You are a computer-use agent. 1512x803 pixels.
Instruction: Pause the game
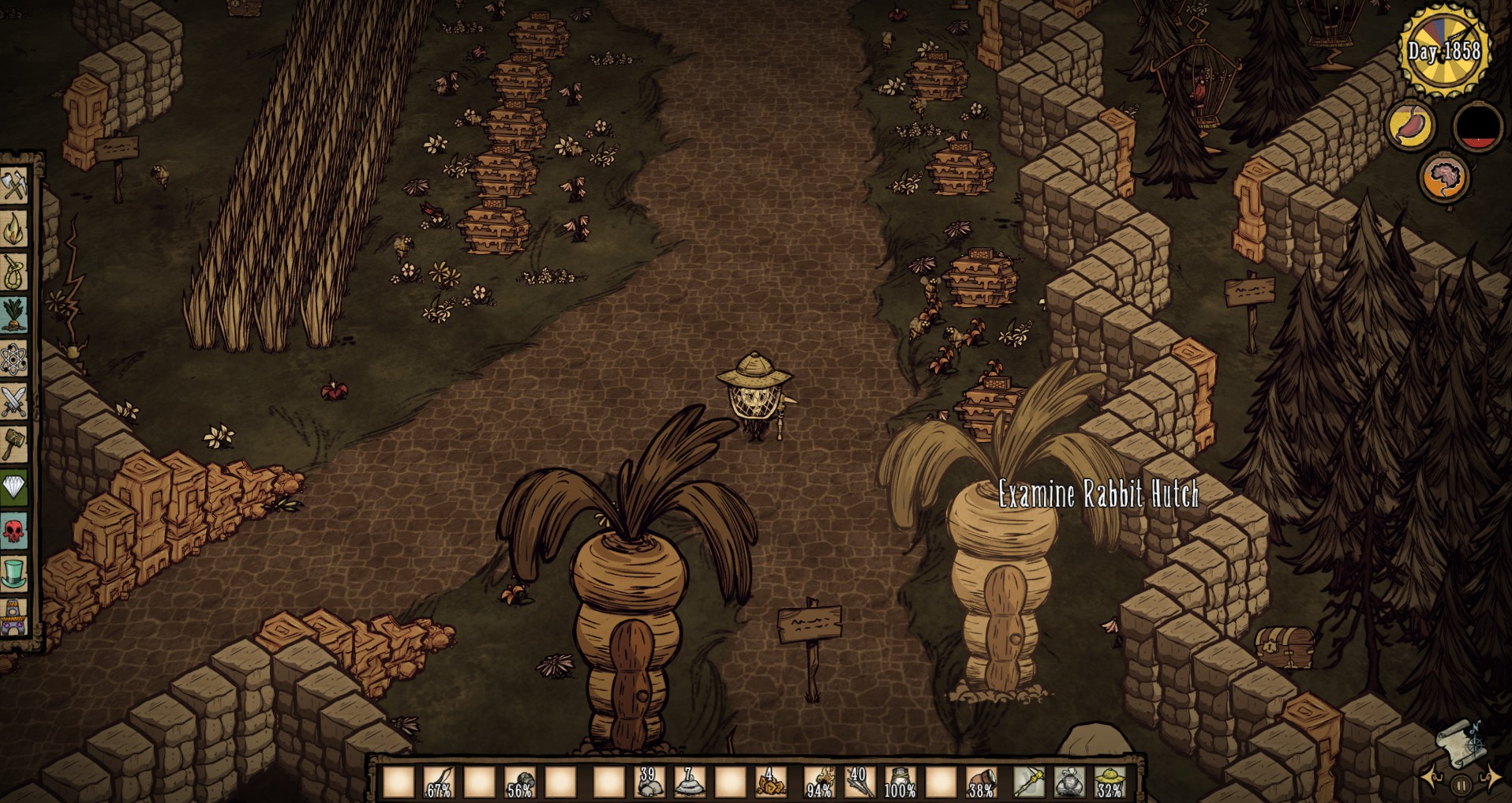coord(1461,785)
